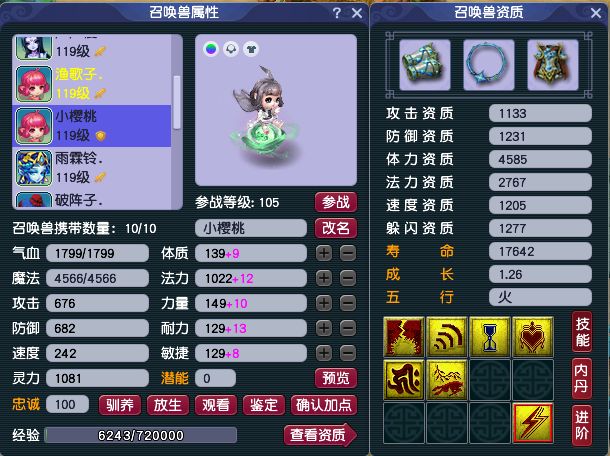610x456 pixels.
Task: Open the help question mark button
Action: (x=337, y=13)
